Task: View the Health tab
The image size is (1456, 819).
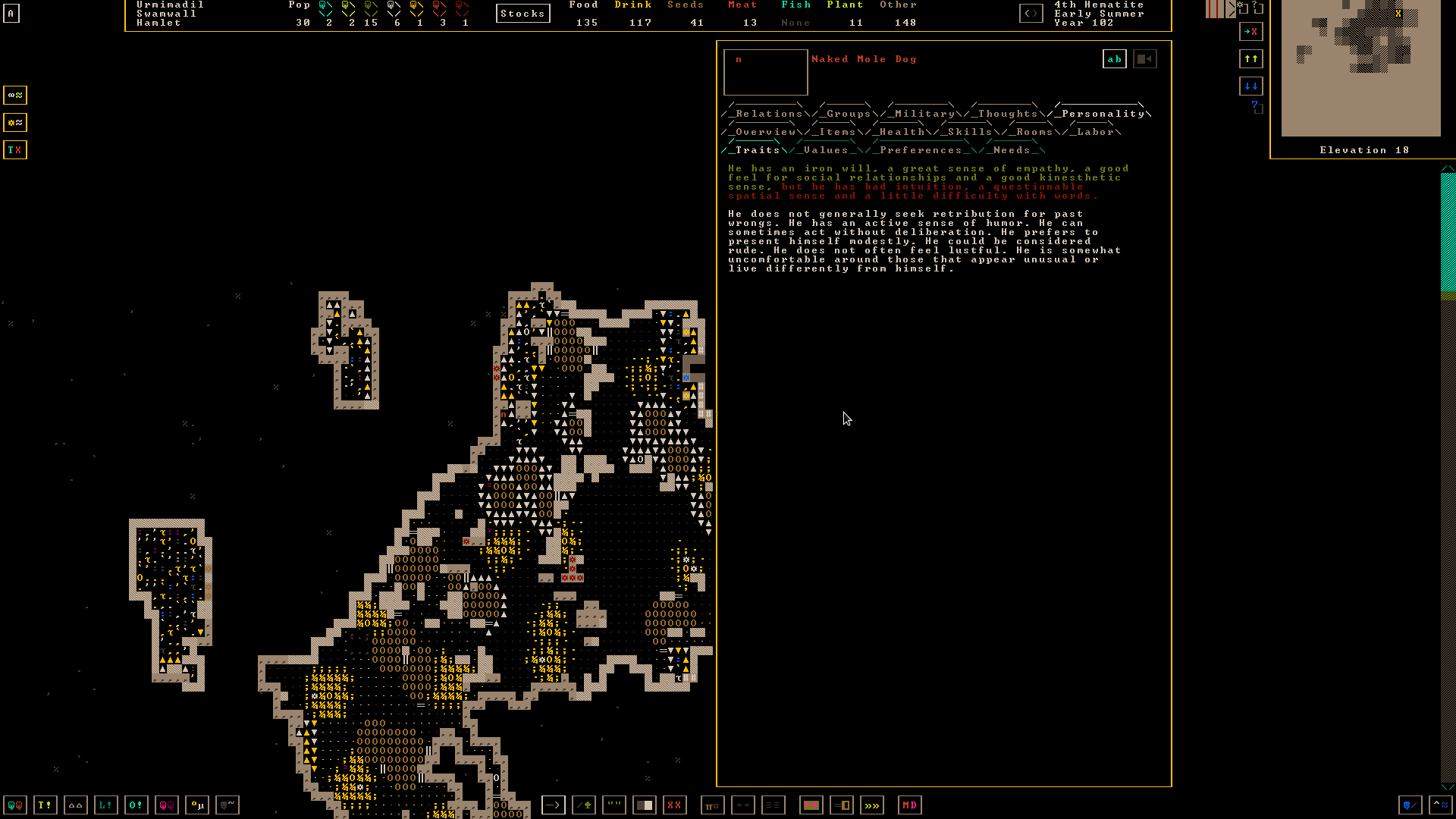Action: pos(902,132)
